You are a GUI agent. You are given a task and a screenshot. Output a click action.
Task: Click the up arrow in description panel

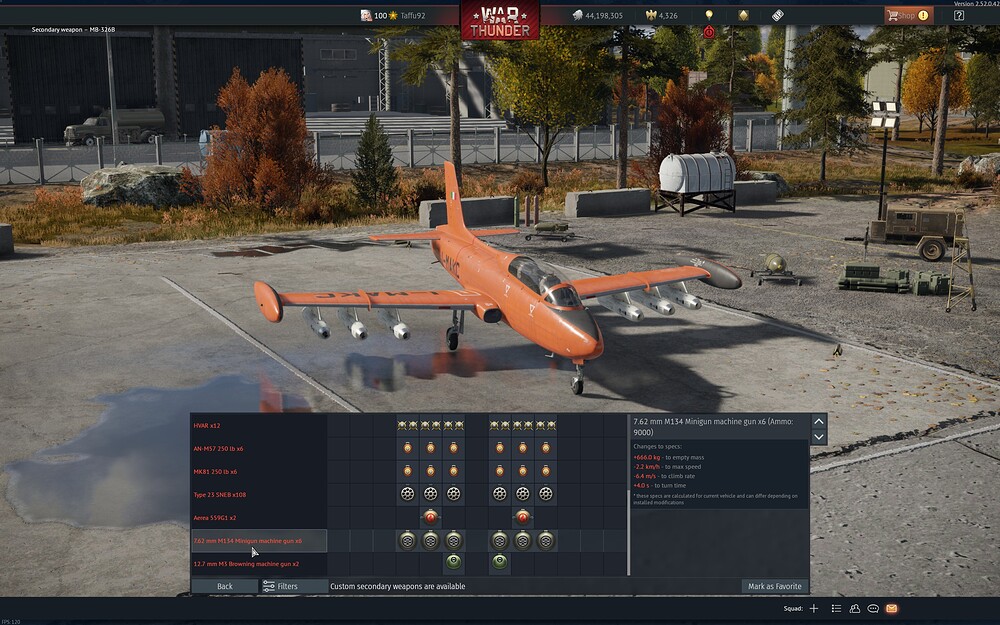pos(819,422)
